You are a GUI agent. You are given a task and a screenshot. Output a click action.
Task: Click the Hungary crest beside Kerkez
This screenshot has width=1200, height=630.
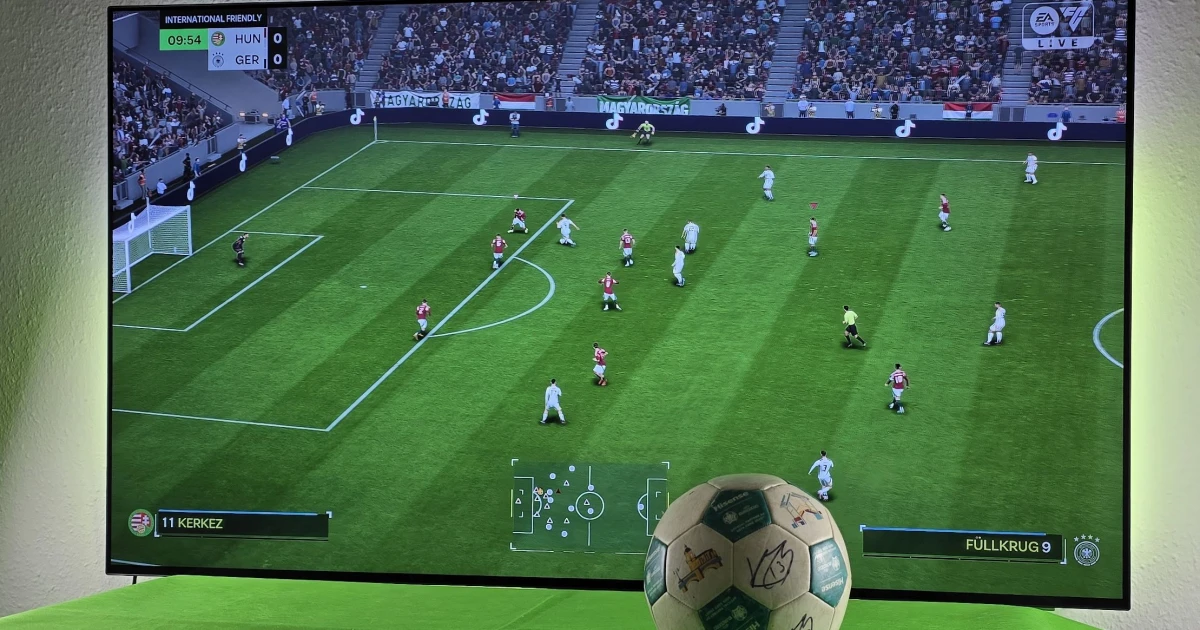coord(141,522)
